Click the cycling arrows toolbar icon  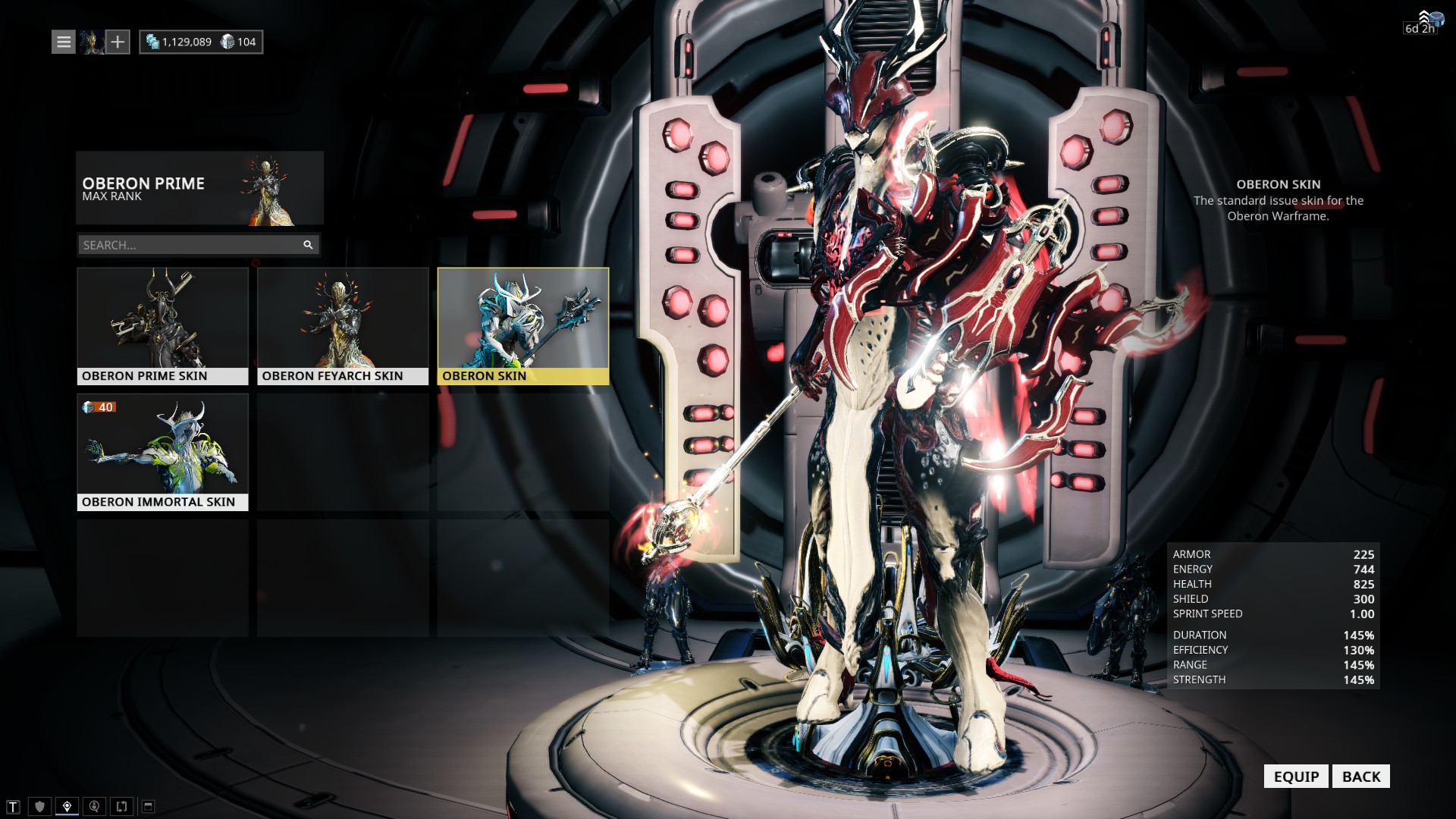point(121,806)
